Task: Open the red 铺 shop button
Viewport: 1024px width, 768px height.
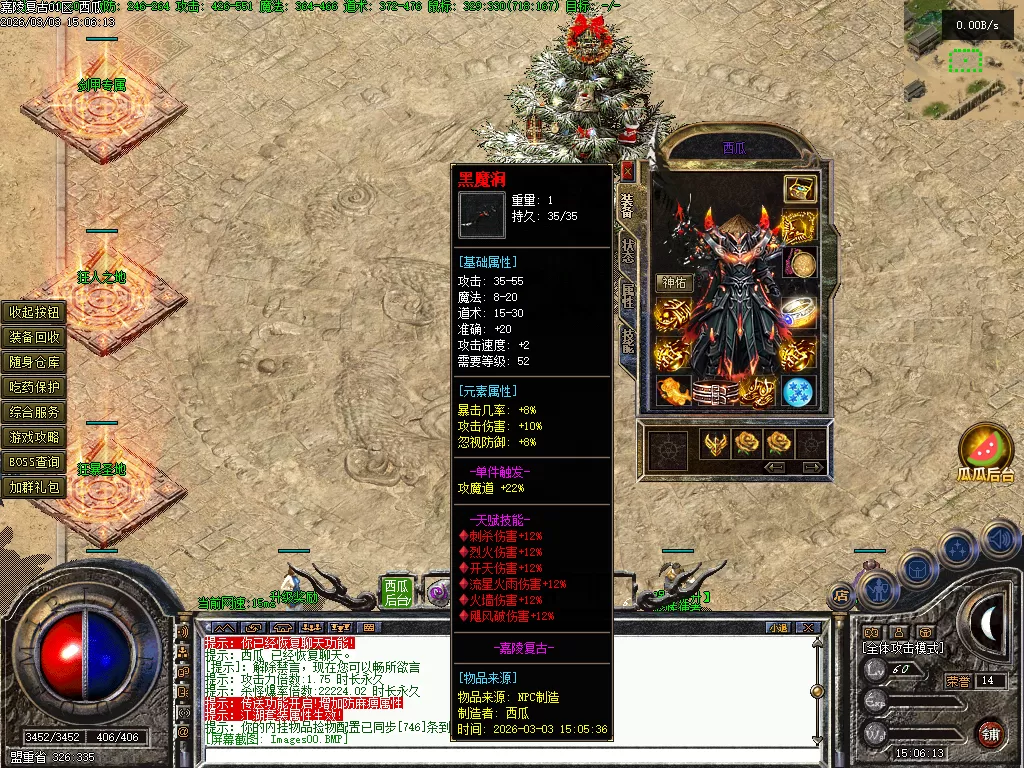Action: [x=990, y=733]
